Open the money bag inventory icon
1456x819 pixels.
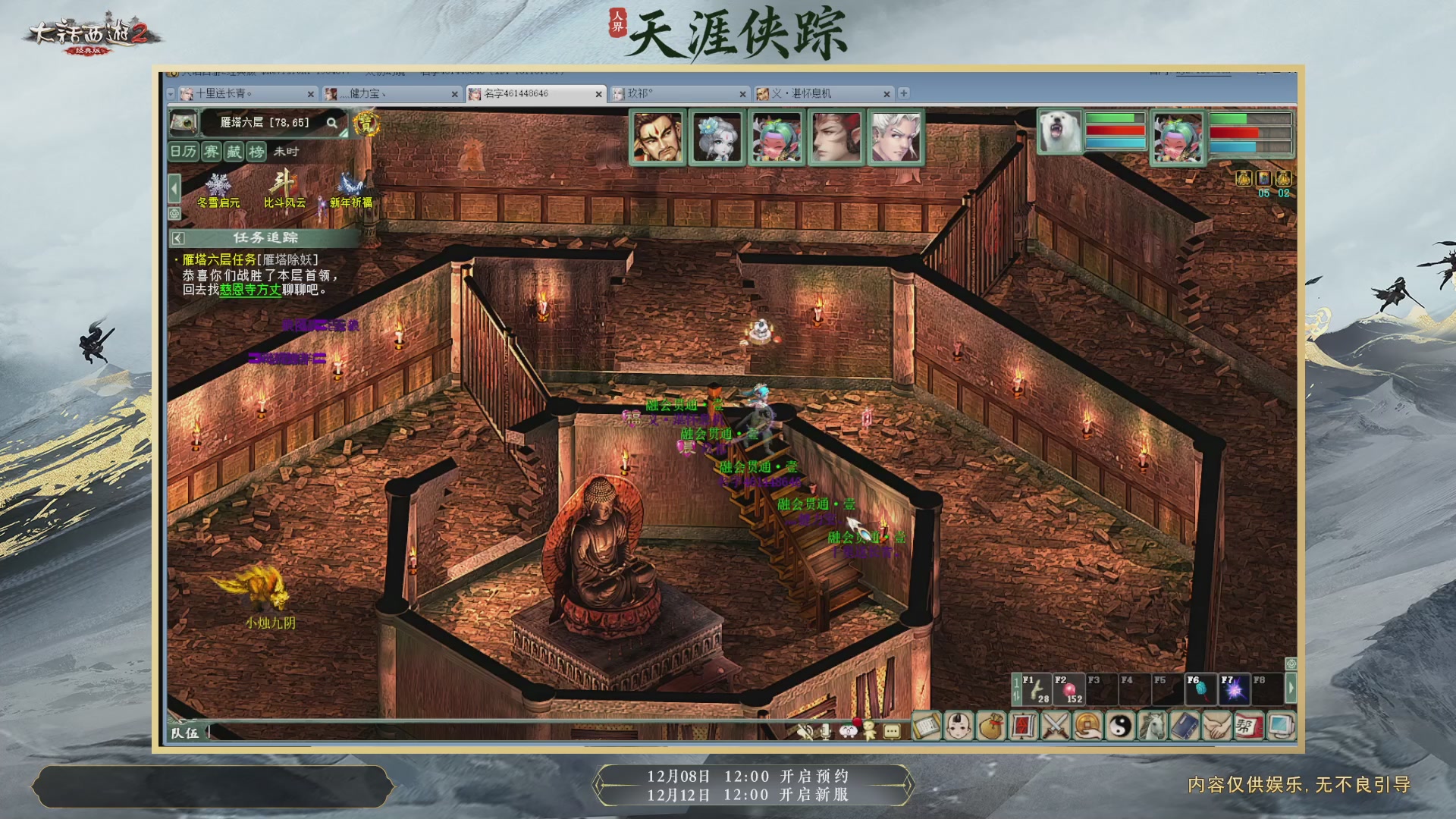(x=991, y=726)
